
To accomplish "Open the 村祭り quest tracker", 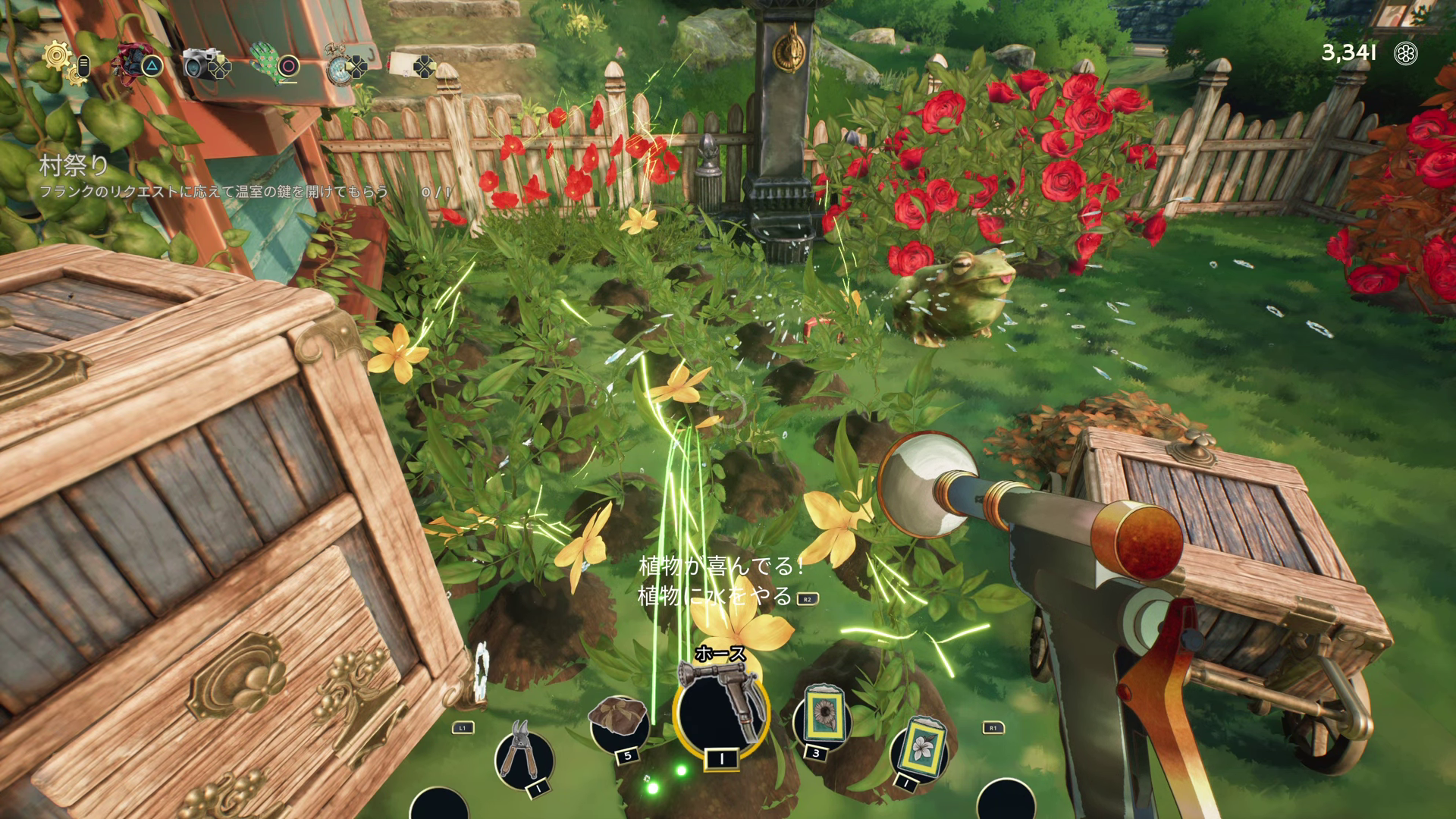I will 74,166.
